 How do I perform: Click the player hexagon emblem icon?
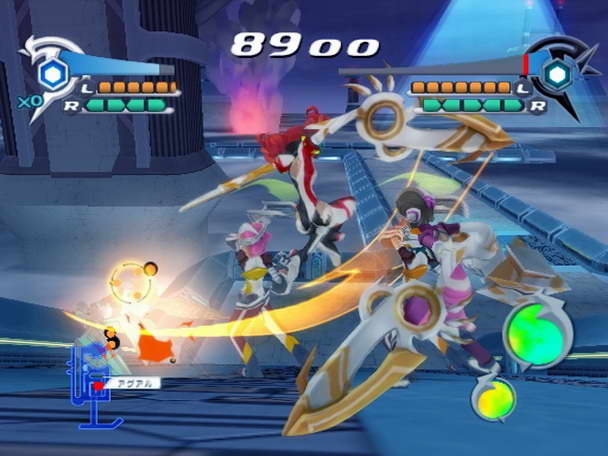pos(51,73)
